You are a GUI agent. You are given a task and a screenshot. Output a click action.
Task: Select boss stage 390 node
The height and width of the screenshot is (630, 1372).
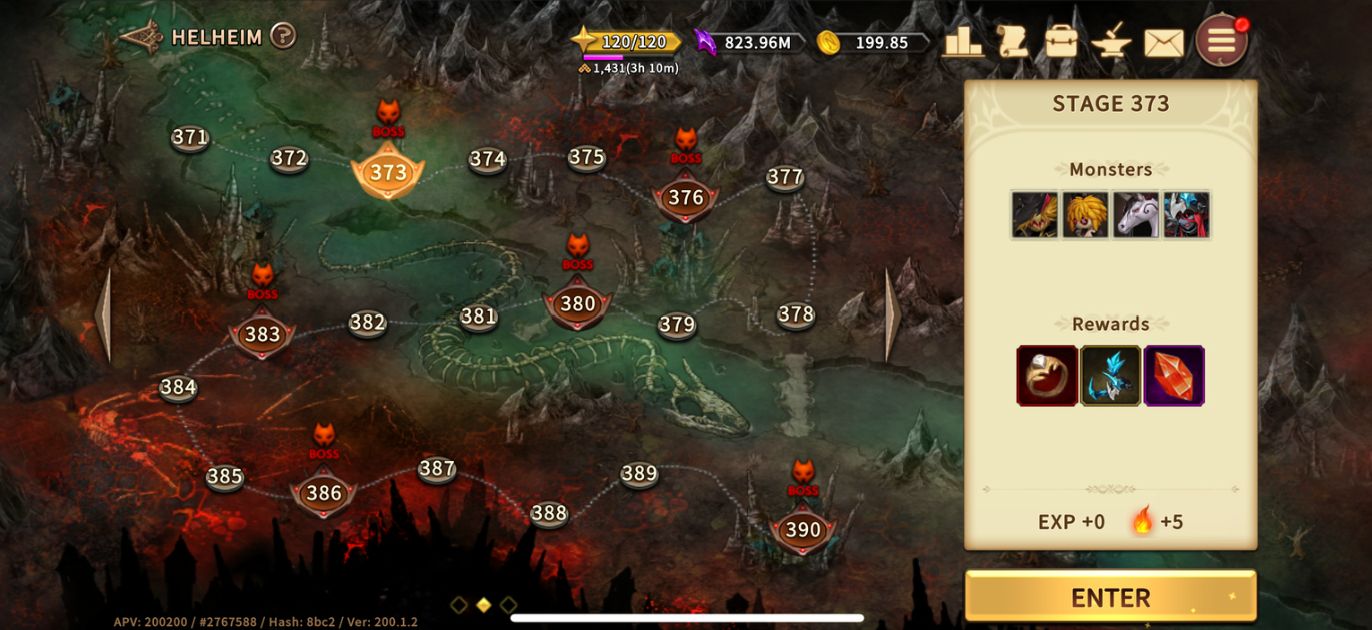802,530
